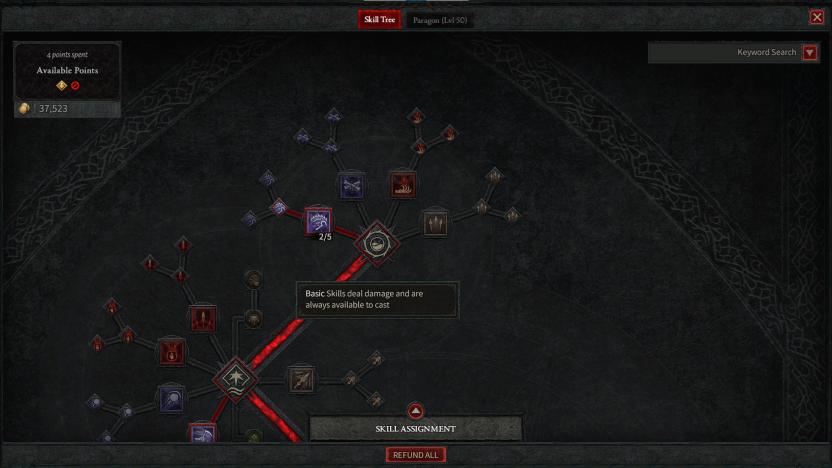
Task: Select the red skill node beside crossed blades
Action: click(402, 184)
